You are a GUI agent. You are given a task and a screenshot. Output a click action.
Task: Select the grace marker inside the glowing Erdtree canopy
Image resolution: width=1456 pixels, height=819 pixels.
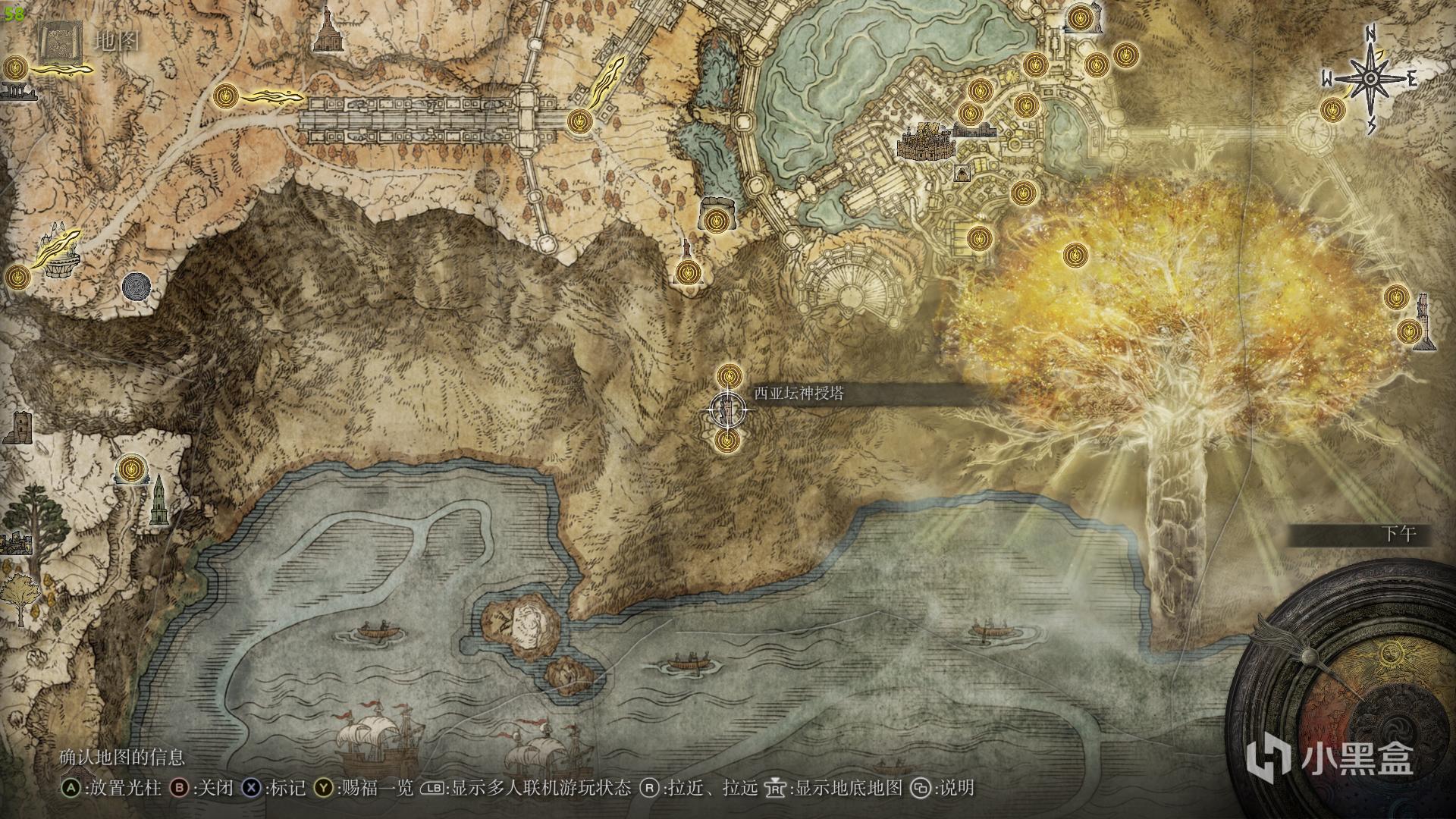(1075, 255)
